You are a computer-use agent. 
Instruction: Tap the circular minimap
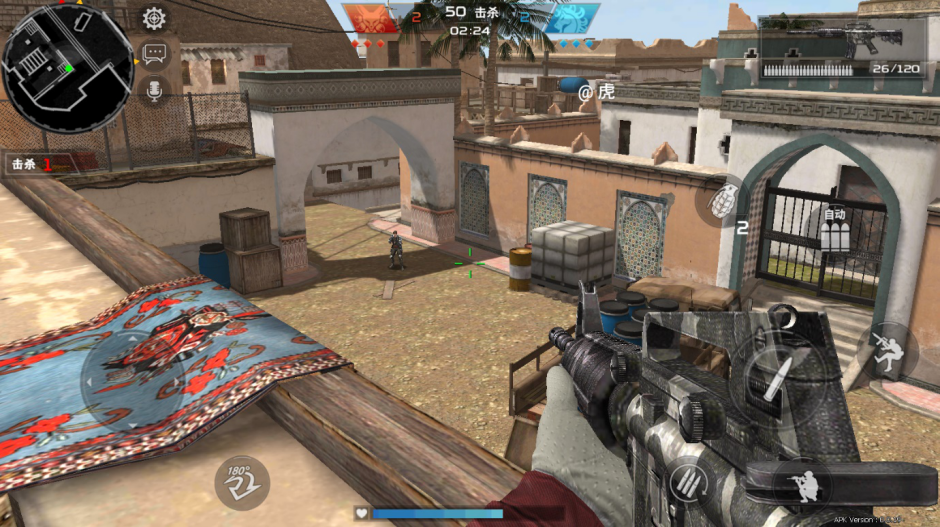[x=68, y=68]
